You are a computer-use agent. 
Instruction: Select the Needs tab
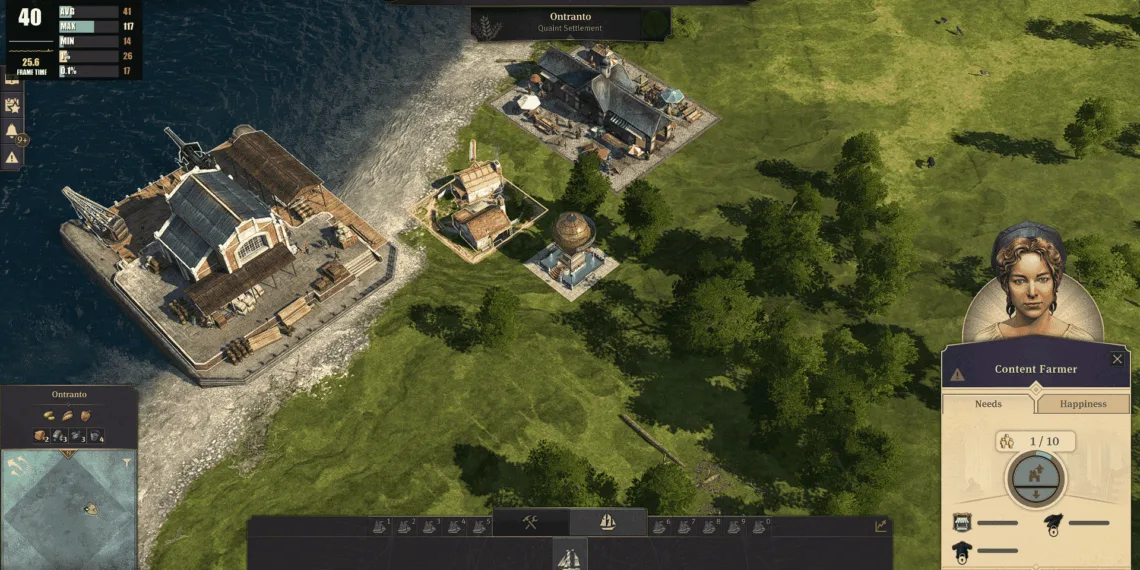click(988, 404)
